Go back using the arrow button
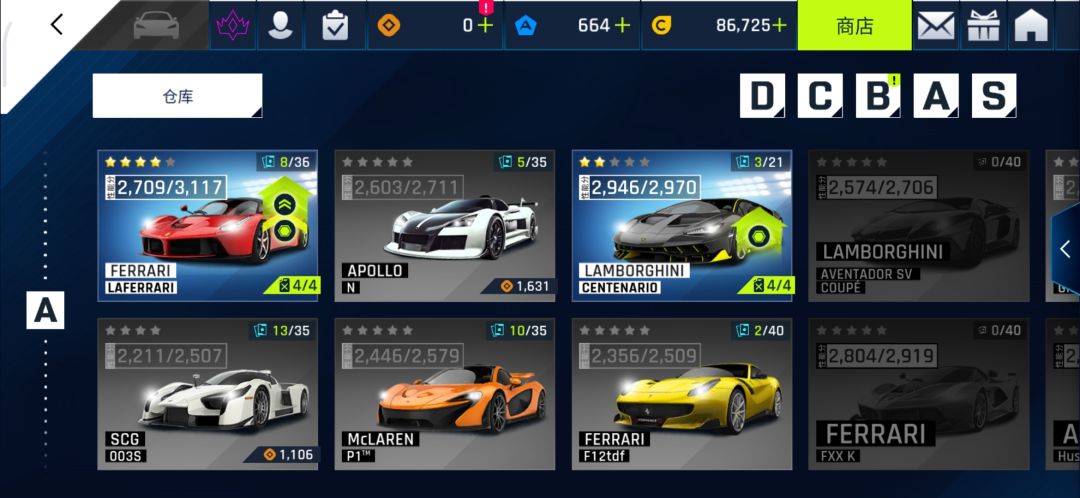The height and width of the screenshot is (498, 1080). coord(57,25)
